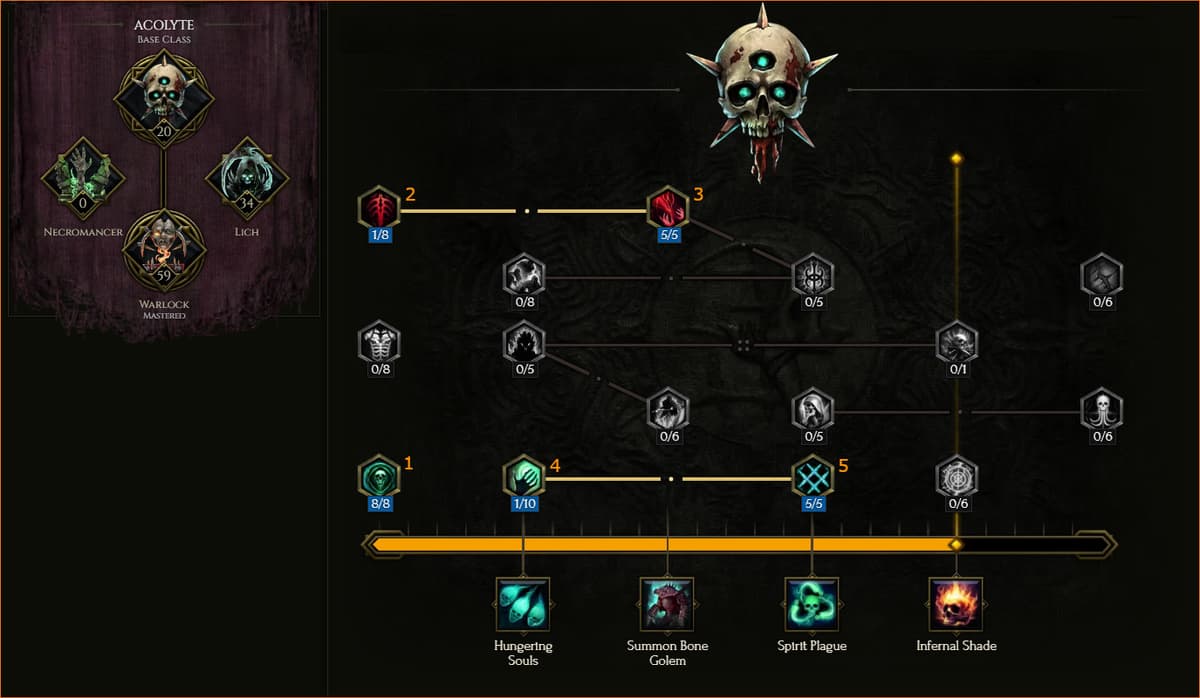The image size is (1200, 698).
Task: Click the crossed-swords 5/5 passive node
Action: 812,476
